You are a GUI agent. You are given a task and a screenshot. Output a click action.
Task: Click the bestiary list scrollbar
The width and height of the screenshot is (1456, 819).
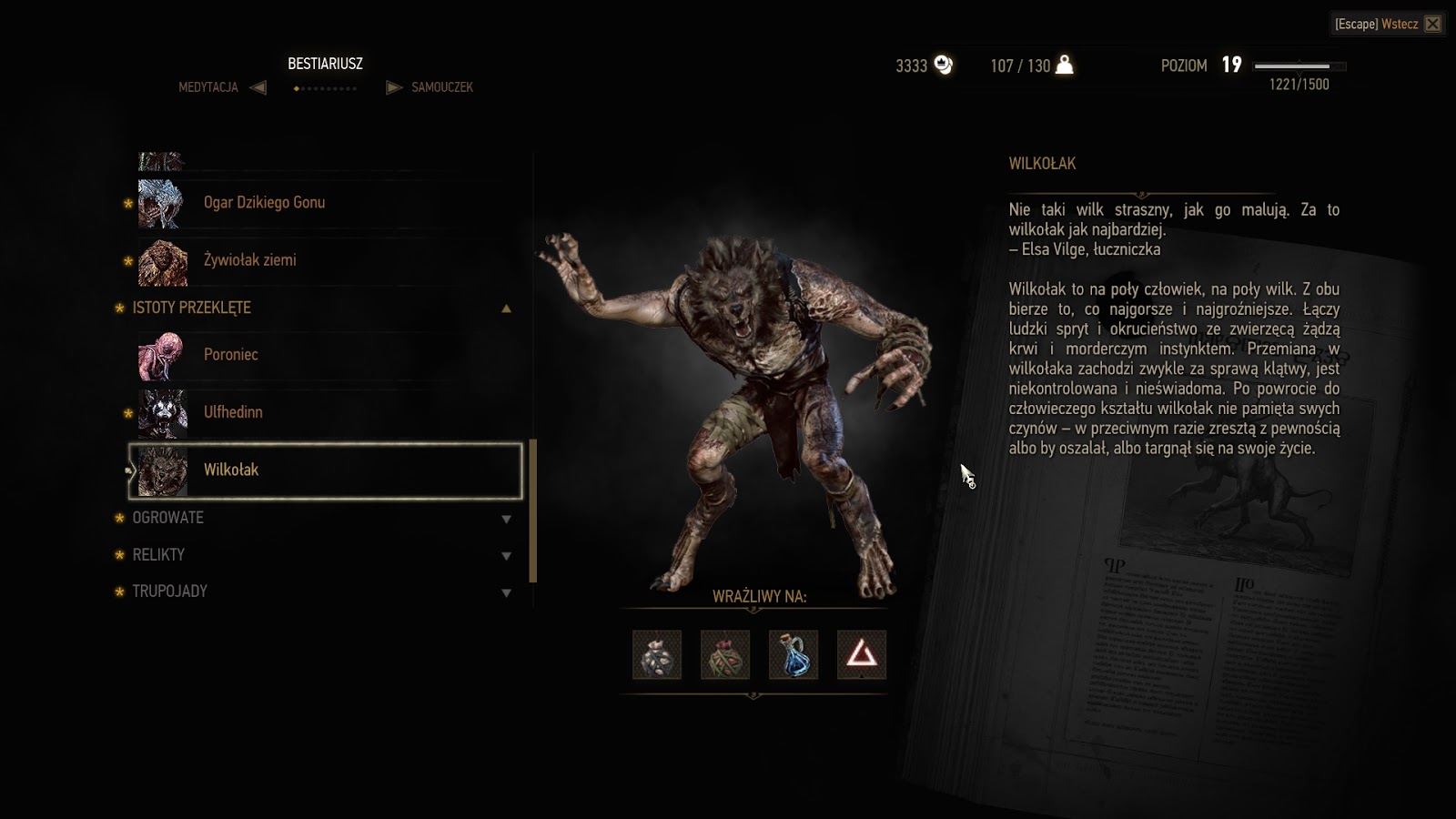[533, 510]
